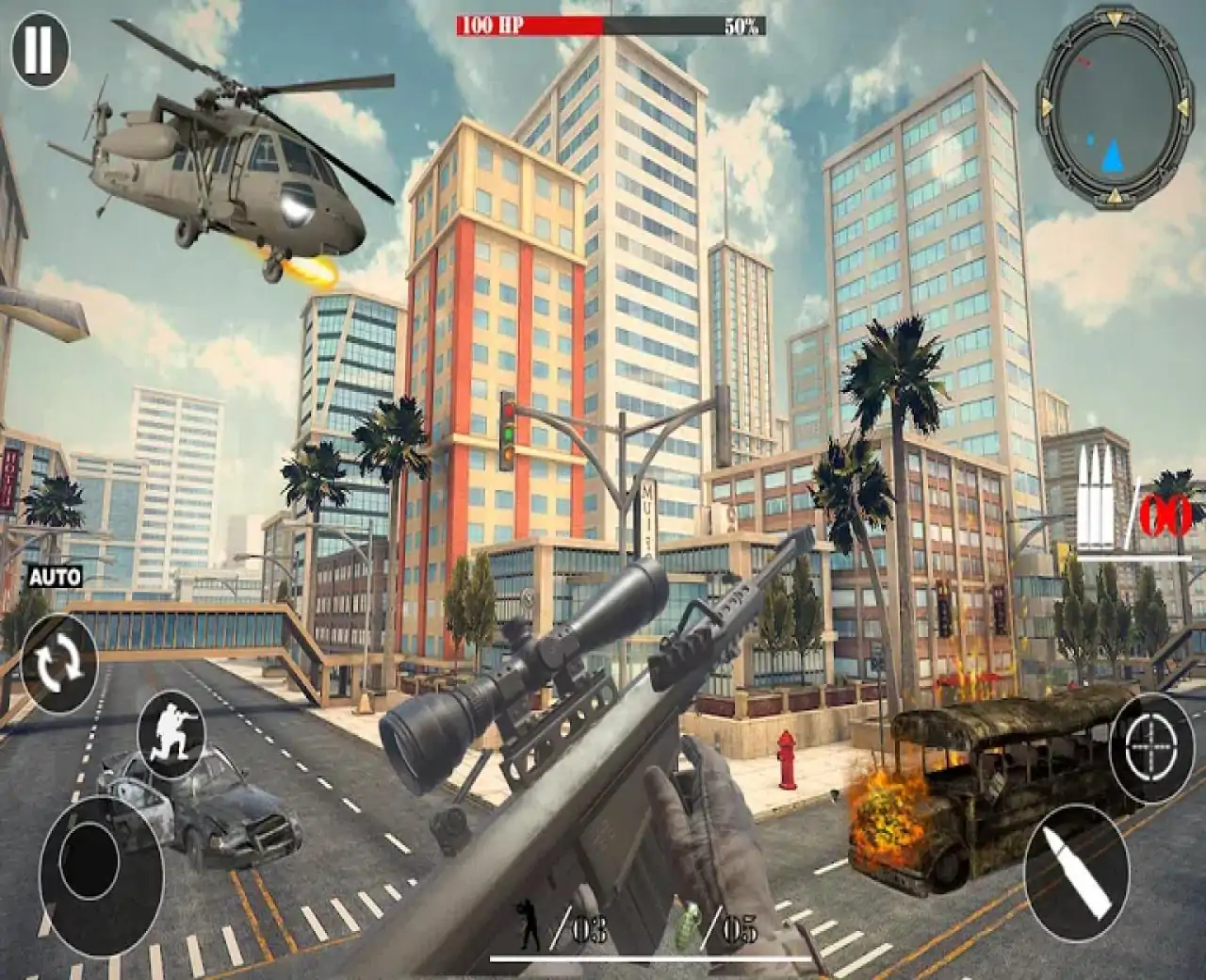The image size is (1206, 980).
Task: Toggle the AUTO fire mode label
Action: pos(55,577)
